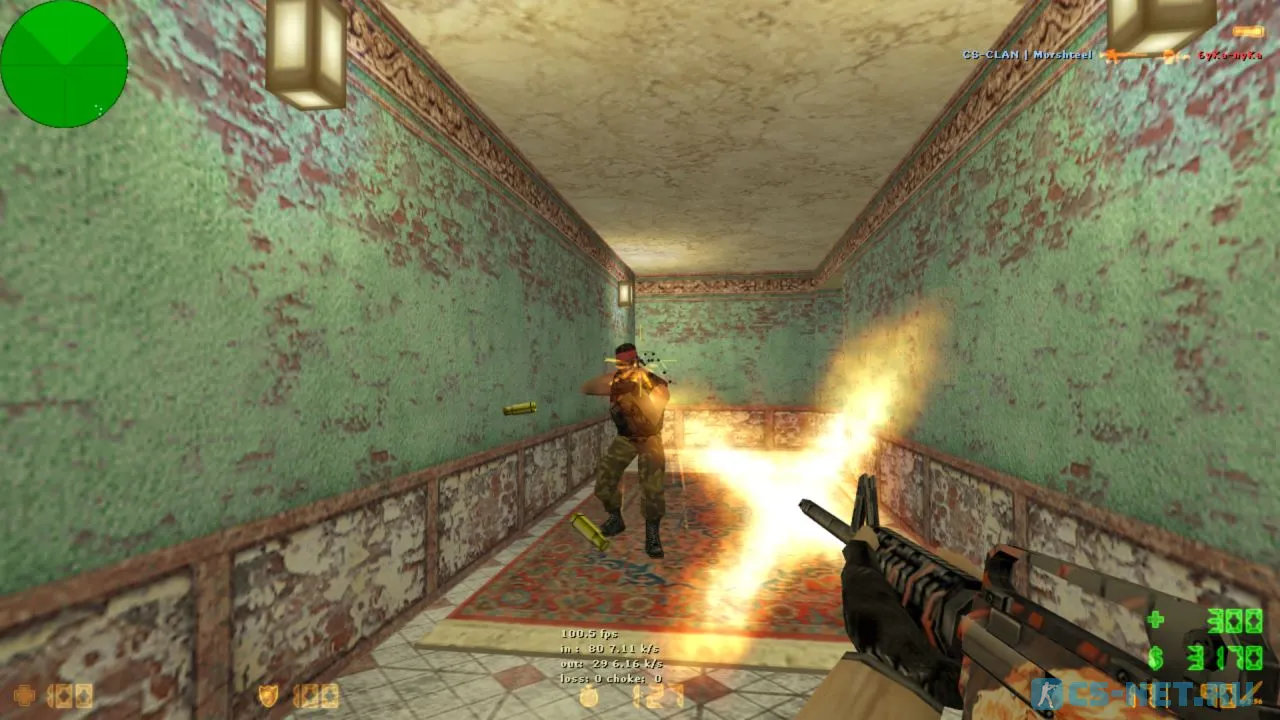Viewport: 1280px width, 720px height.
Task: Select the health cross icon
Action: [26, 695]
